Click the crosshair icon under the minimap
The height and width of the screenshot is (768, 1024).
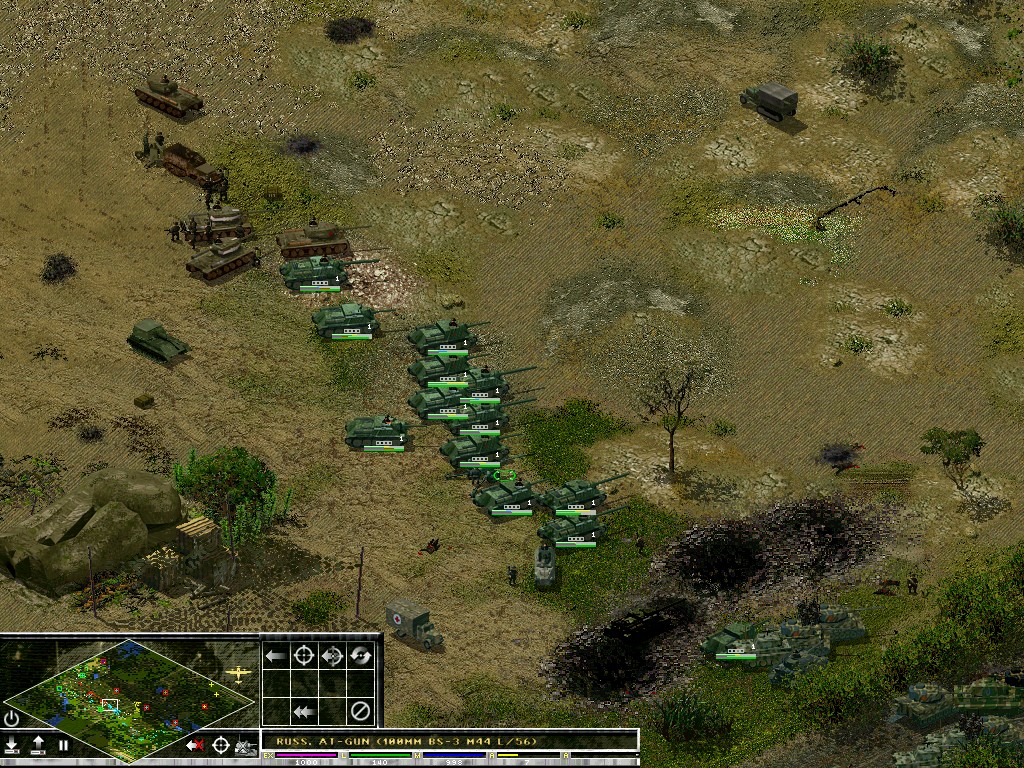pyautogui.click(x=221, y=745)
